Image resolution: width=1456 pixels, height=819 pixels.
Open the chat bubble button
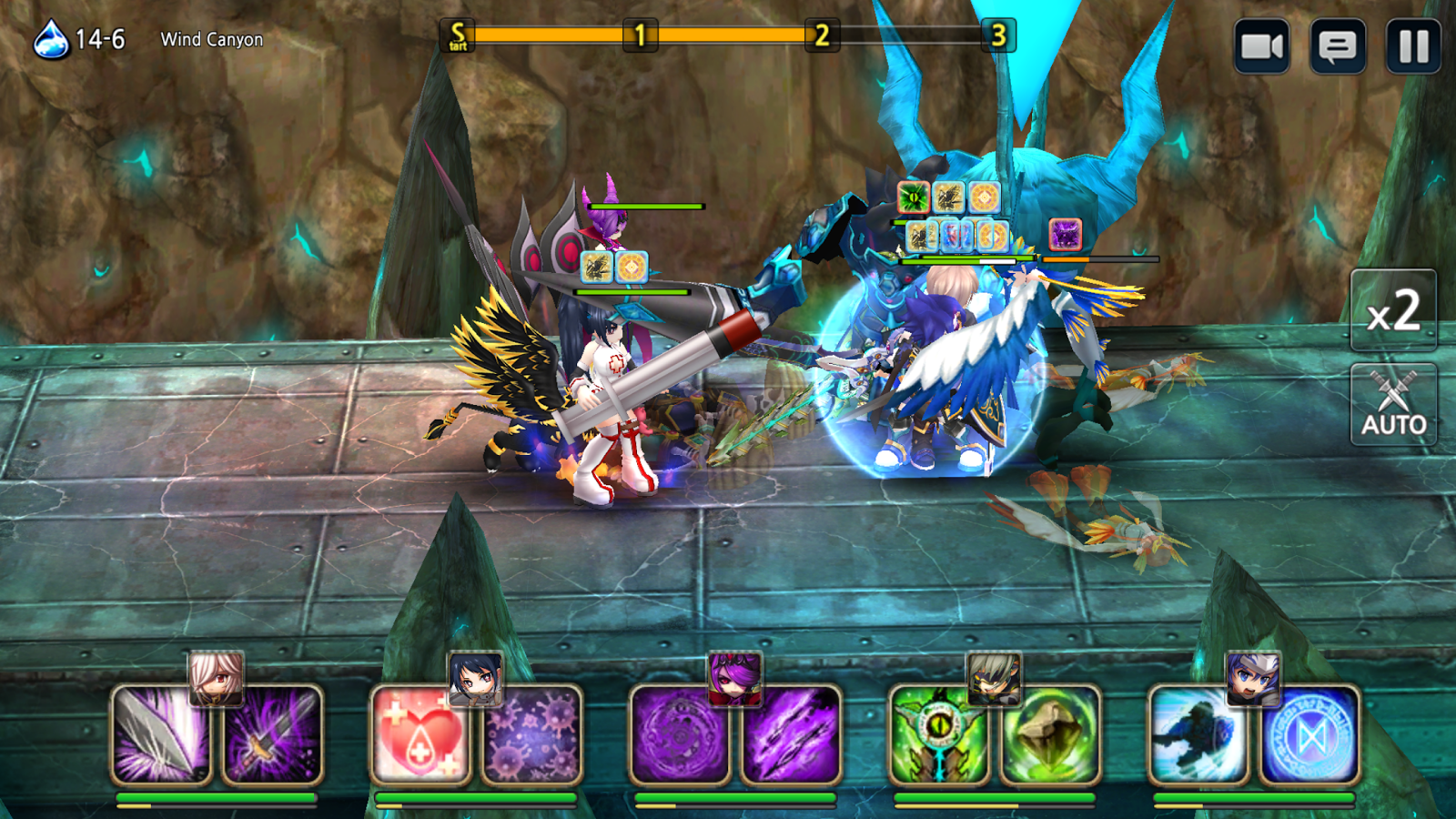pos(1337,45)
